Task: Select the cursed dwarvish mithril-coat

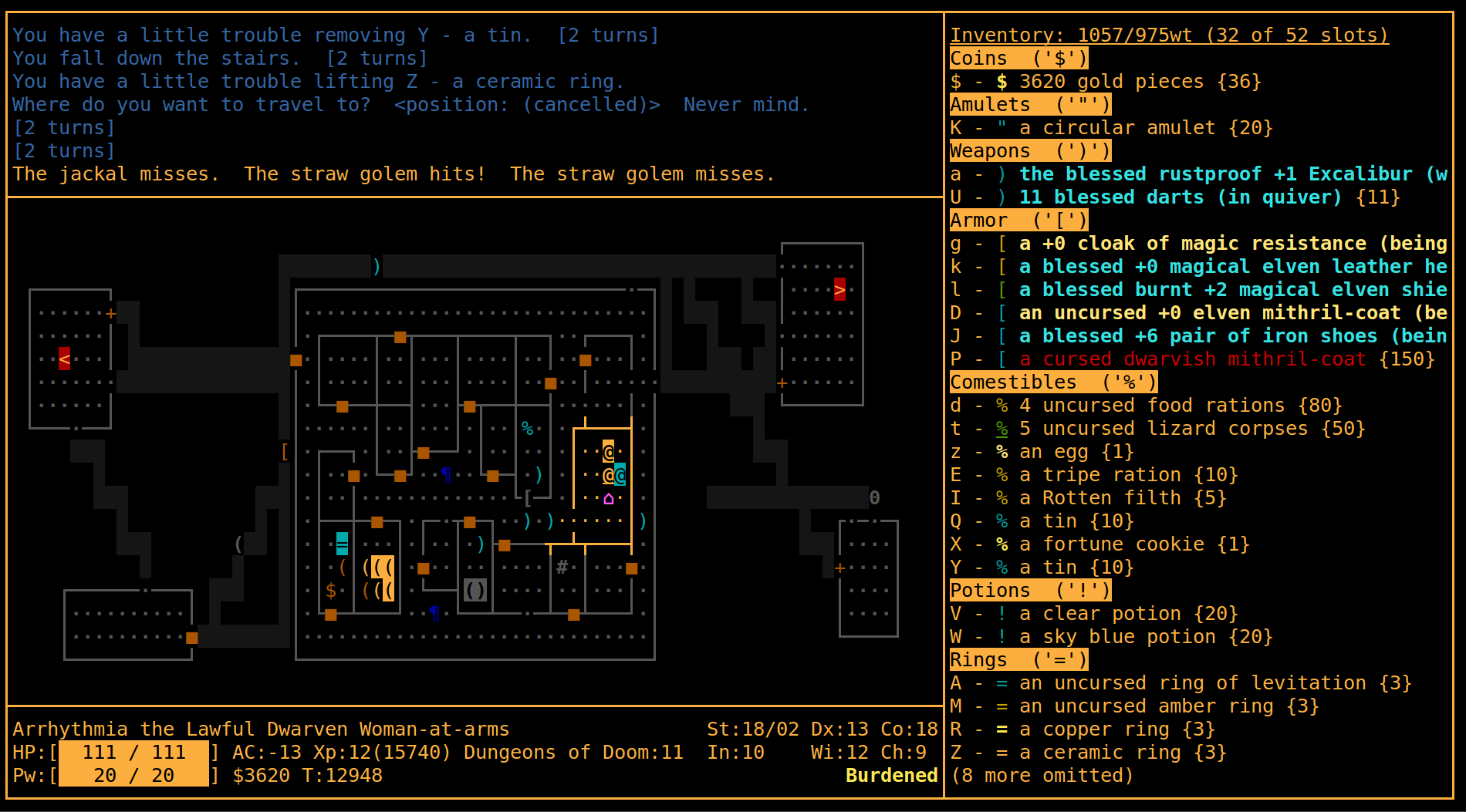Action: 1192,359
